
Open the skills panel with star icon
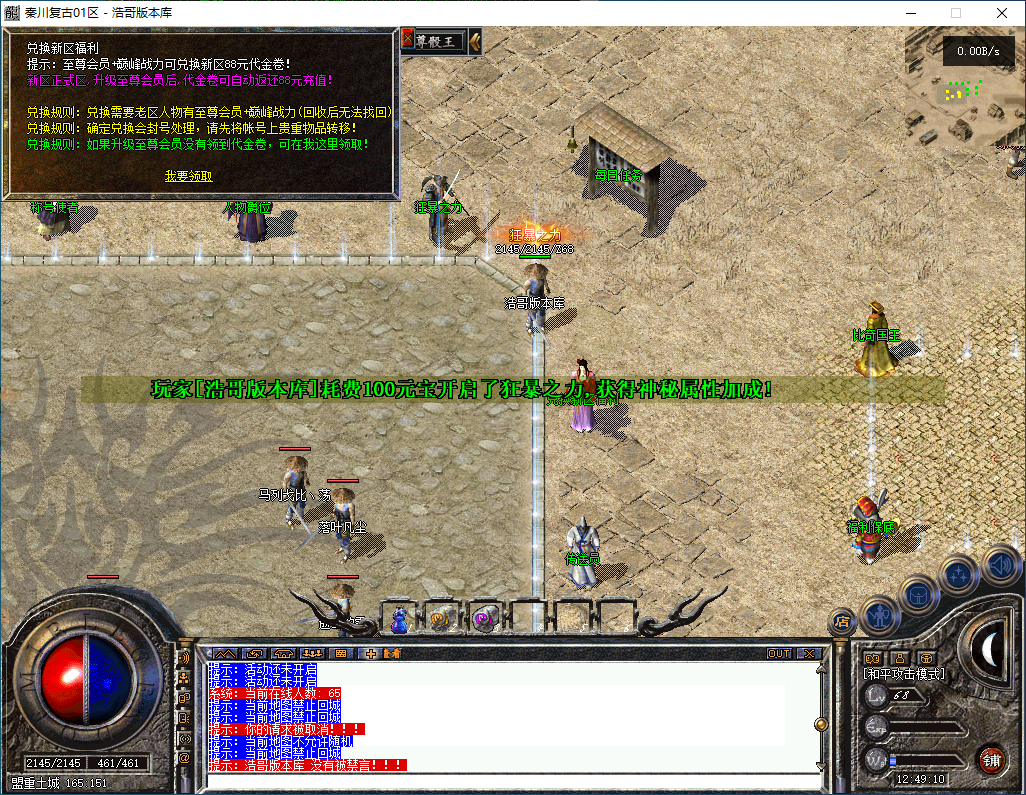pyautogui.click(x=958, y=574)
